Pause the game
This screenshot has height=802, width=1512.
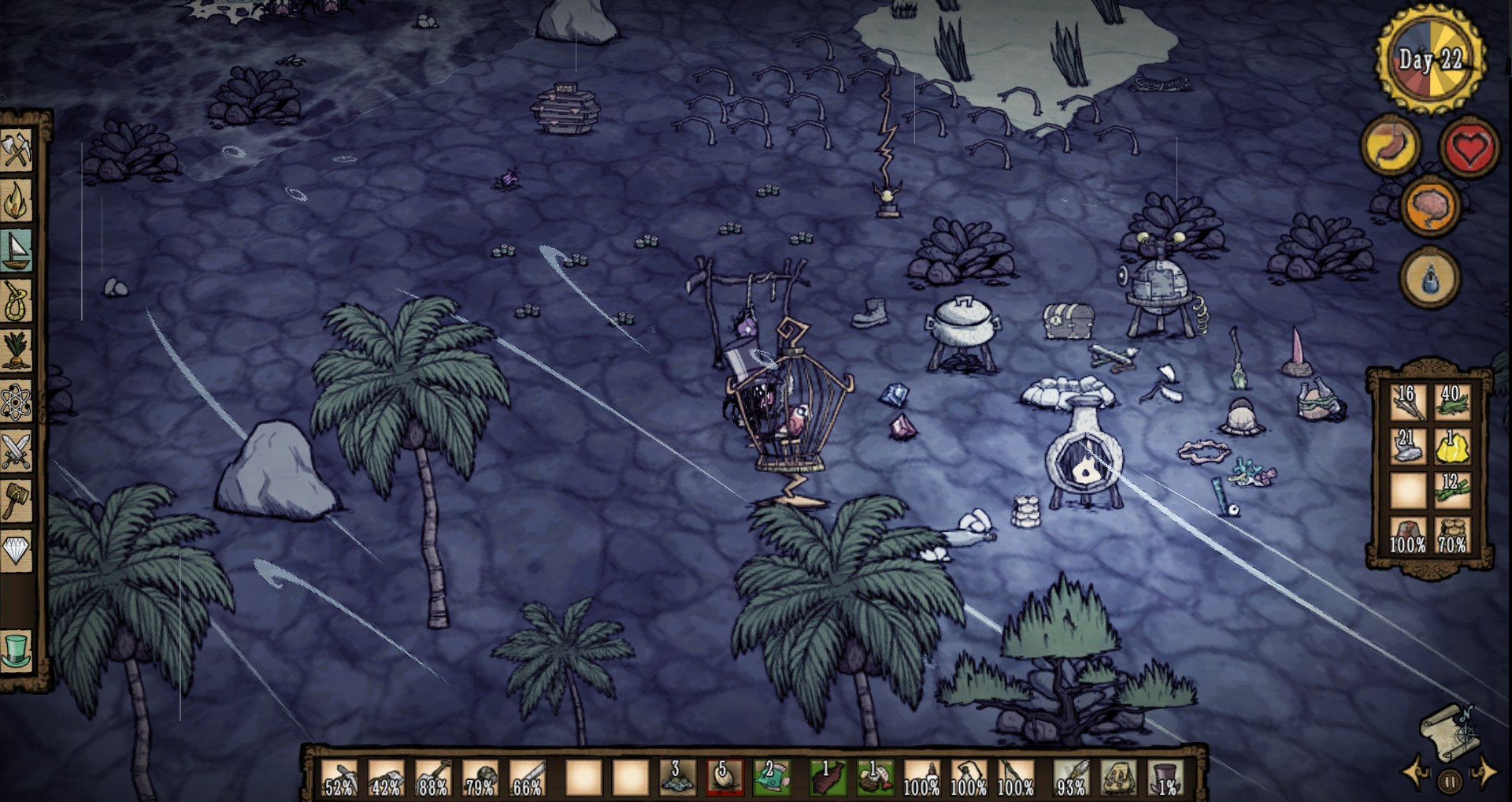(x=1450, y=782)
